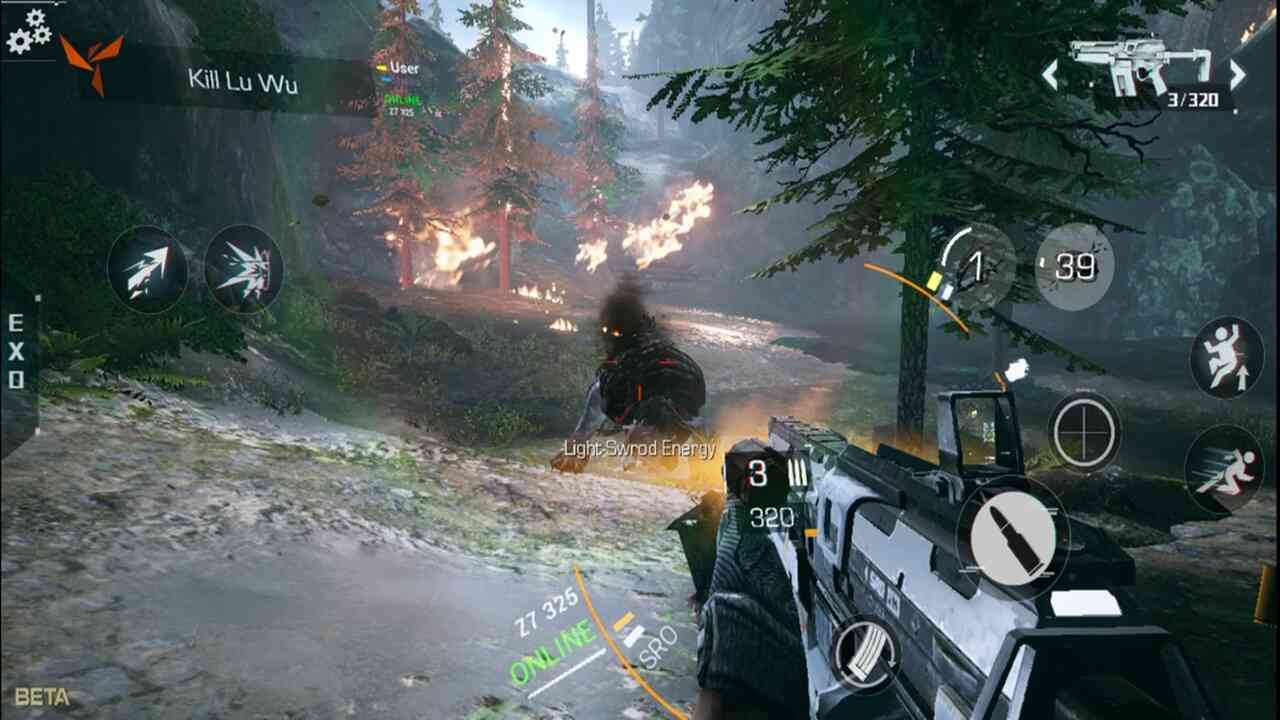Select the rifle weapon icon
The height and width of the screenshot is (720, 1280).
pyautogui.click(x=1139, y=65)
